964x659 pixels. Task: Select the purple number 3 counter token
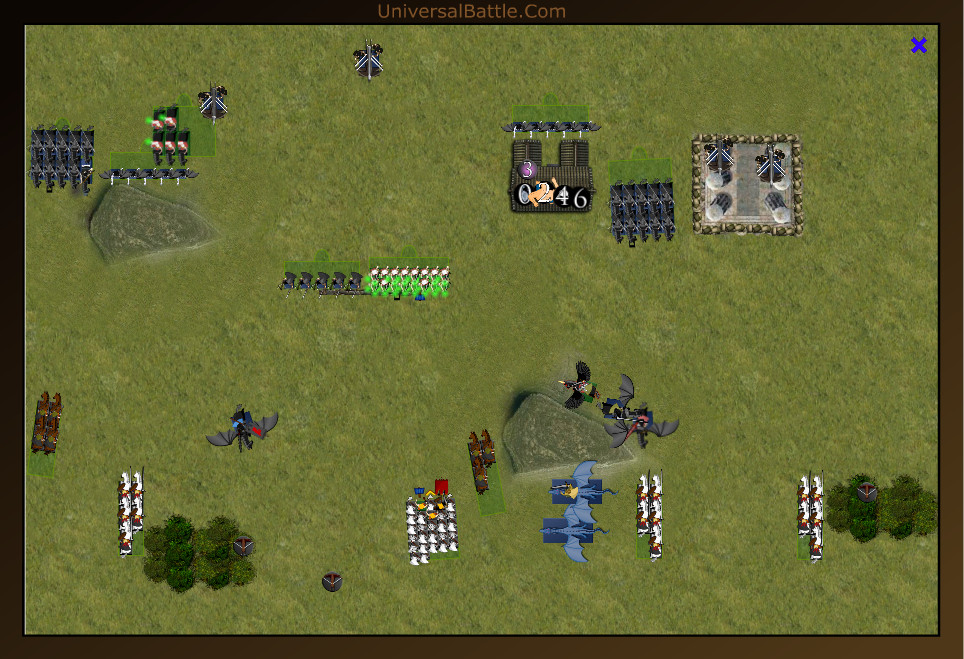(x=527, y=170)
